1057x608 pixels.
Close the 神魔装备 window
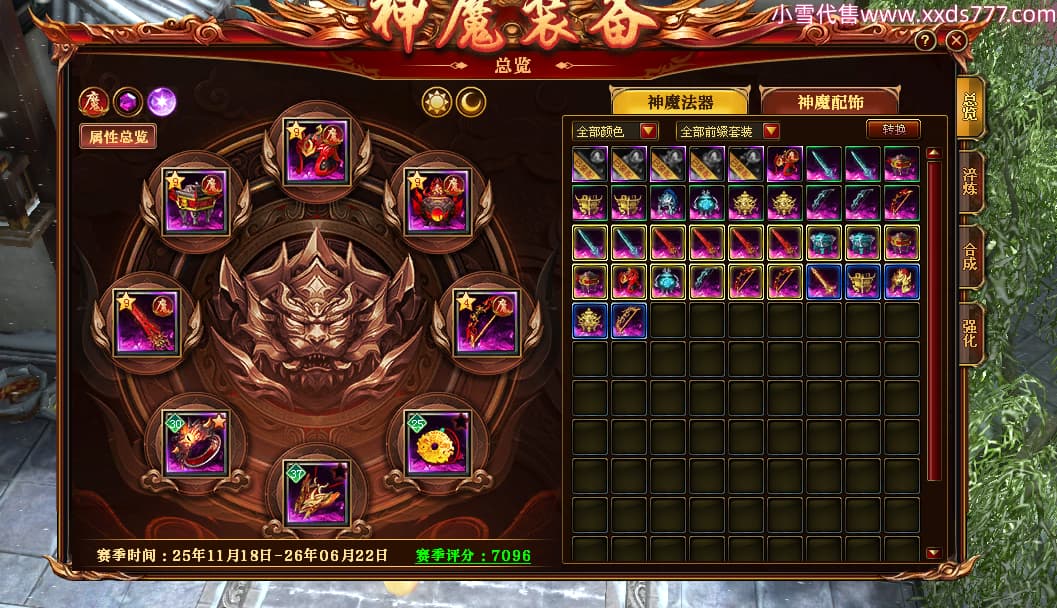[x=956, y=41]
